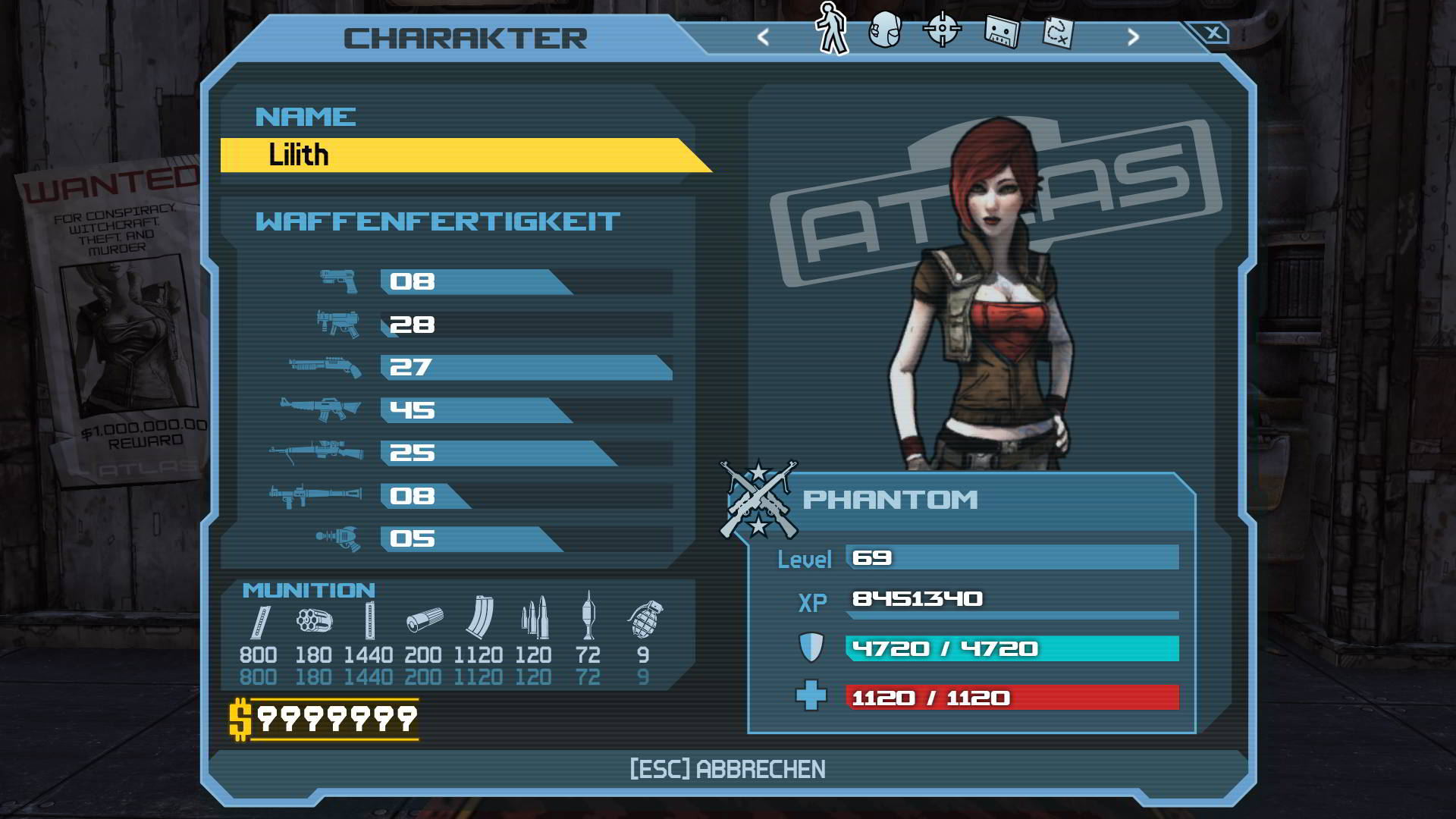Select the walking figure character tab

pyautogui.click(x=832, y=29)
